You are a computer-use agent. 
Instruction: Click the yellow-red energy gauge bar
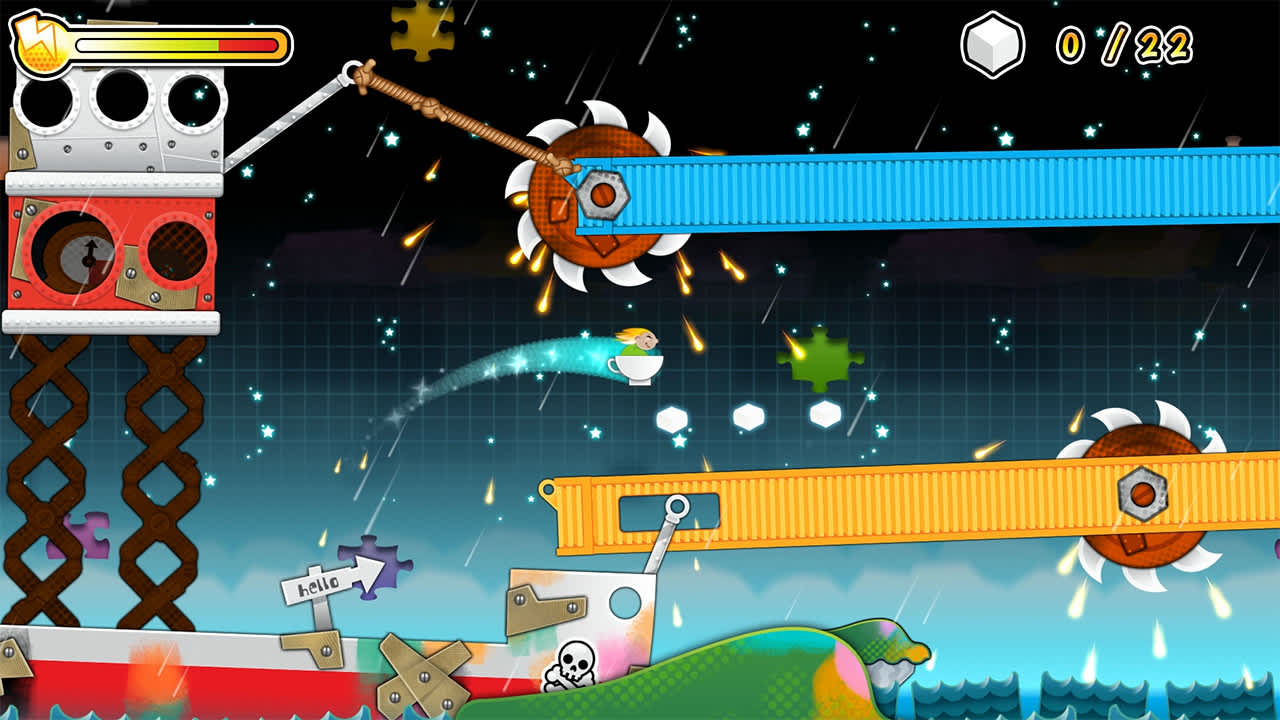point(175,44)
